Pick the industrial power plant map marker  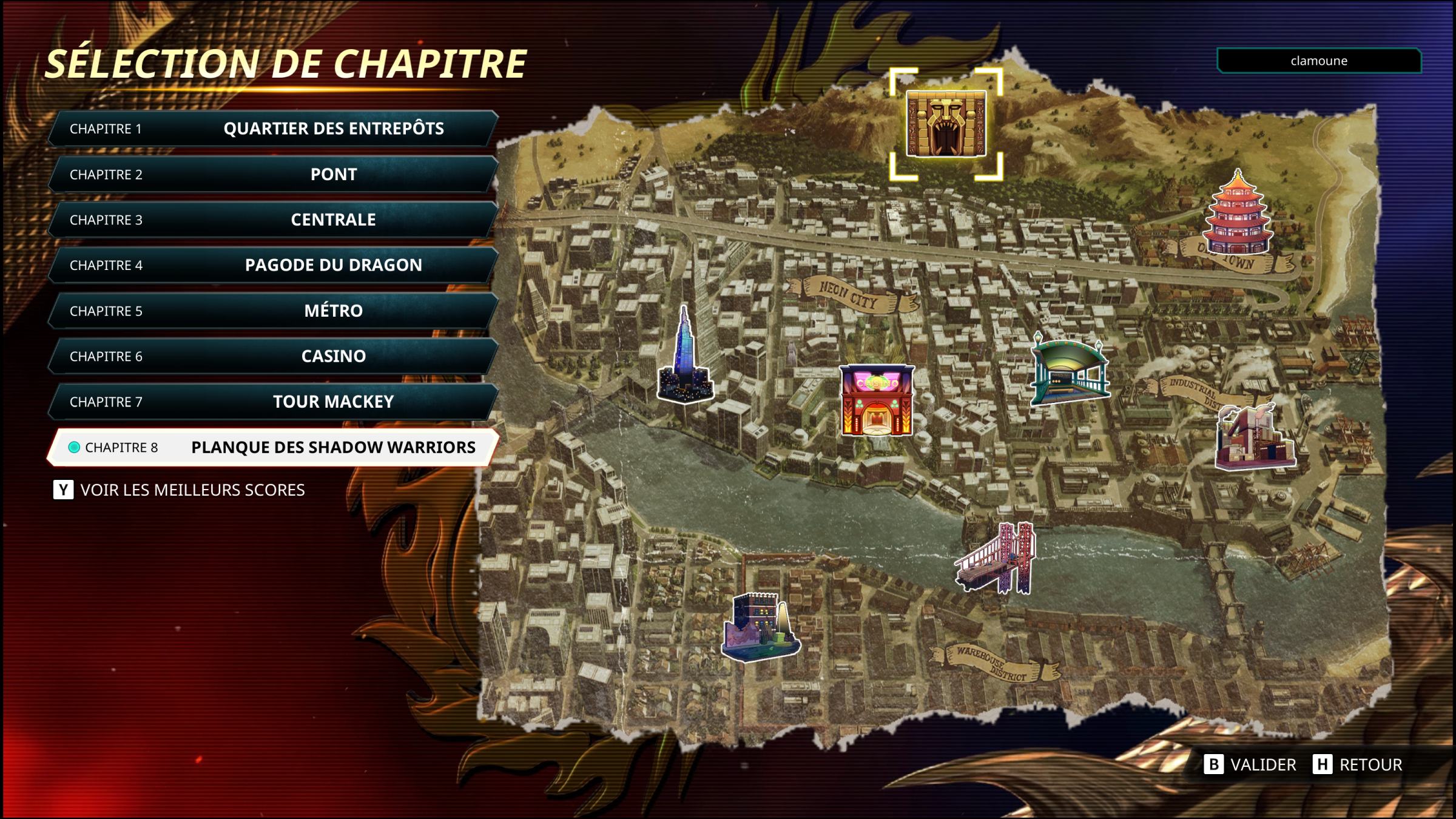1254,438
